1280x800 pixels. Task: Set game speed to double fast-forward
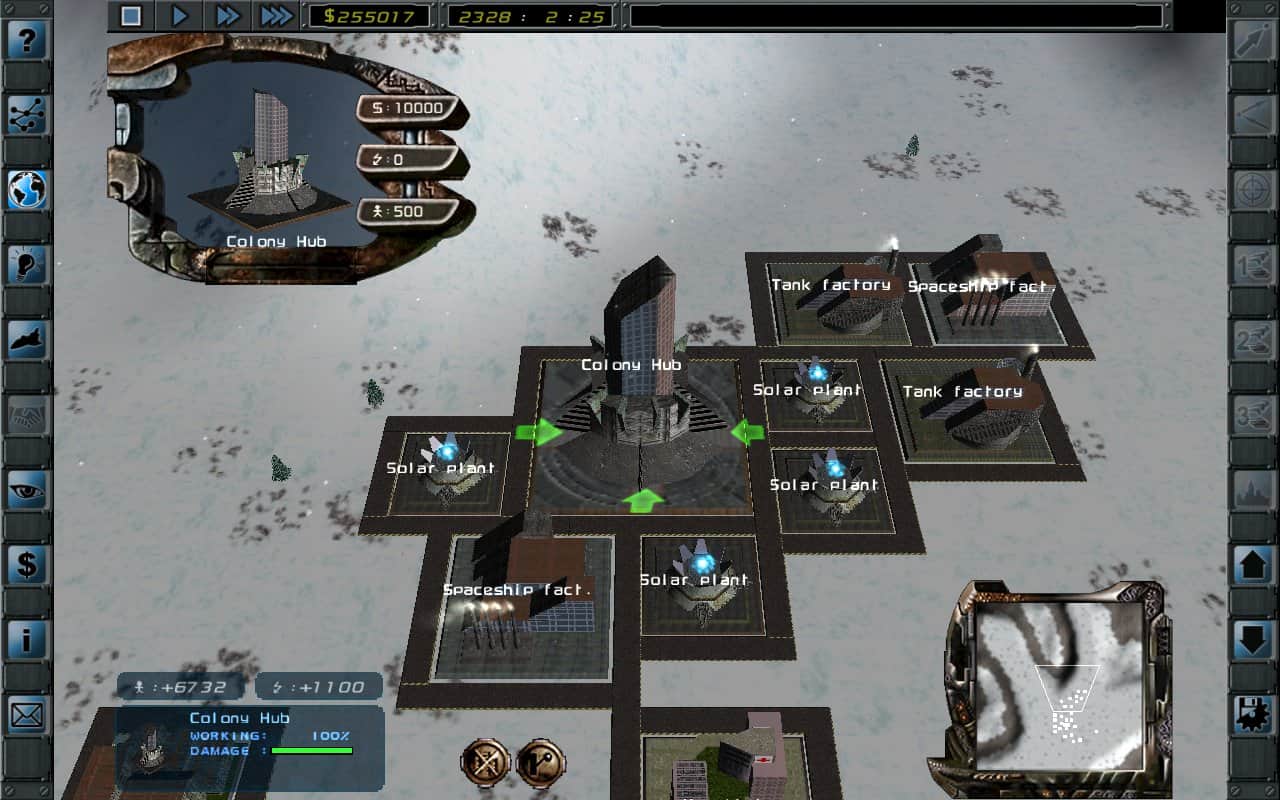pyautogui.click(x=228, y=16)
